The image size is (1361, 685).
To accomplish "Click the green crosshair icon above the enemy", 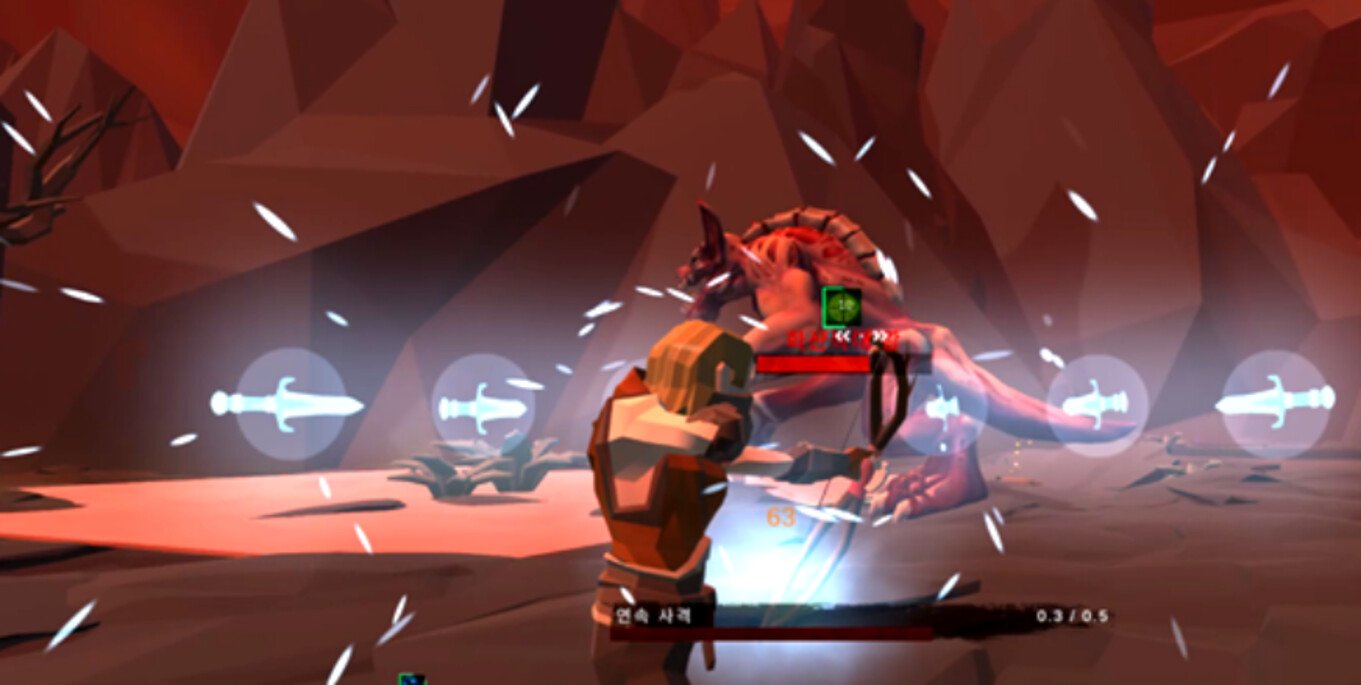I will [x=840, y=307].
